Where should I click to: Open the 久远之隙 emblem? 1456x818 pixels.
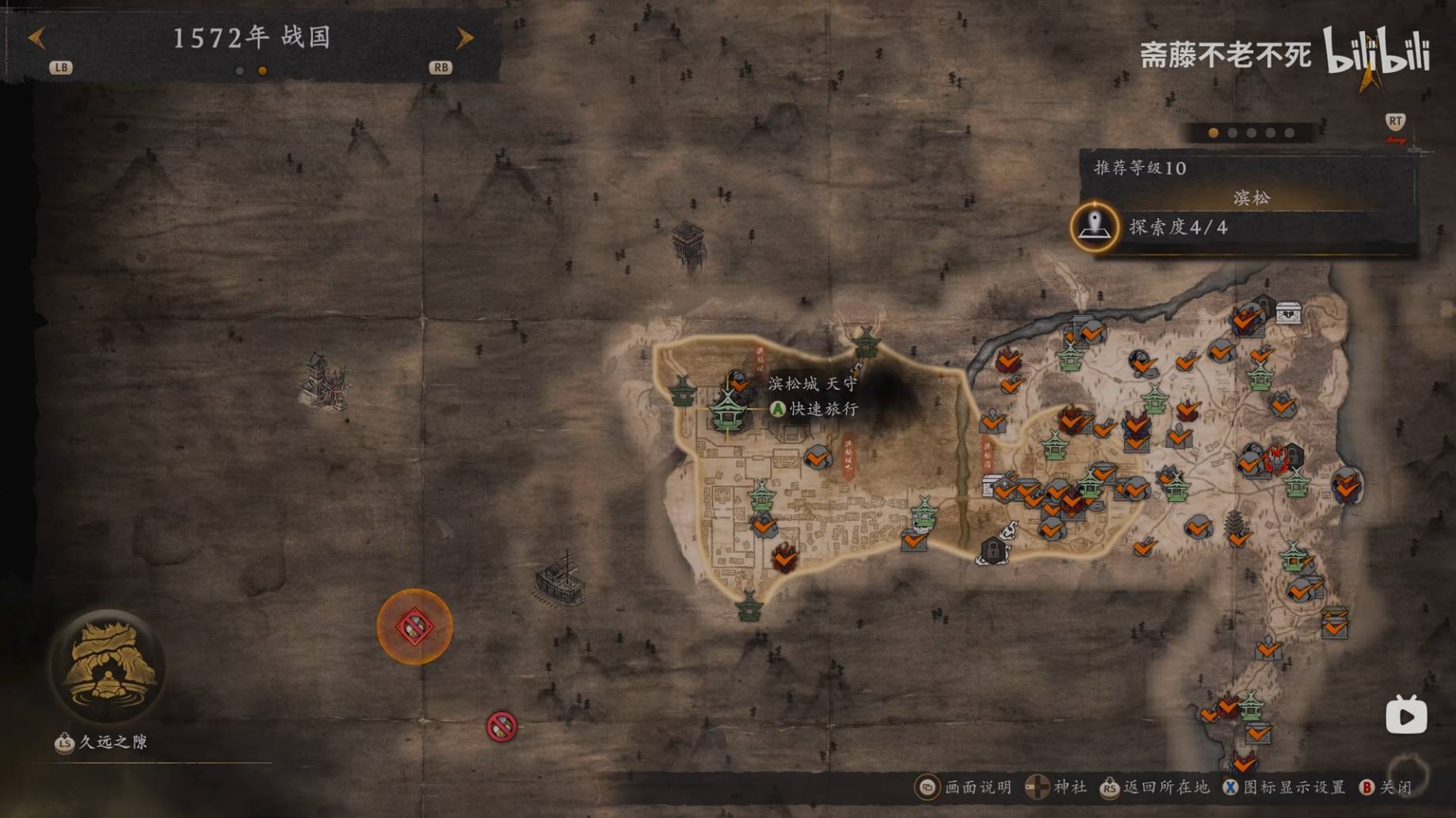[109, 665]
